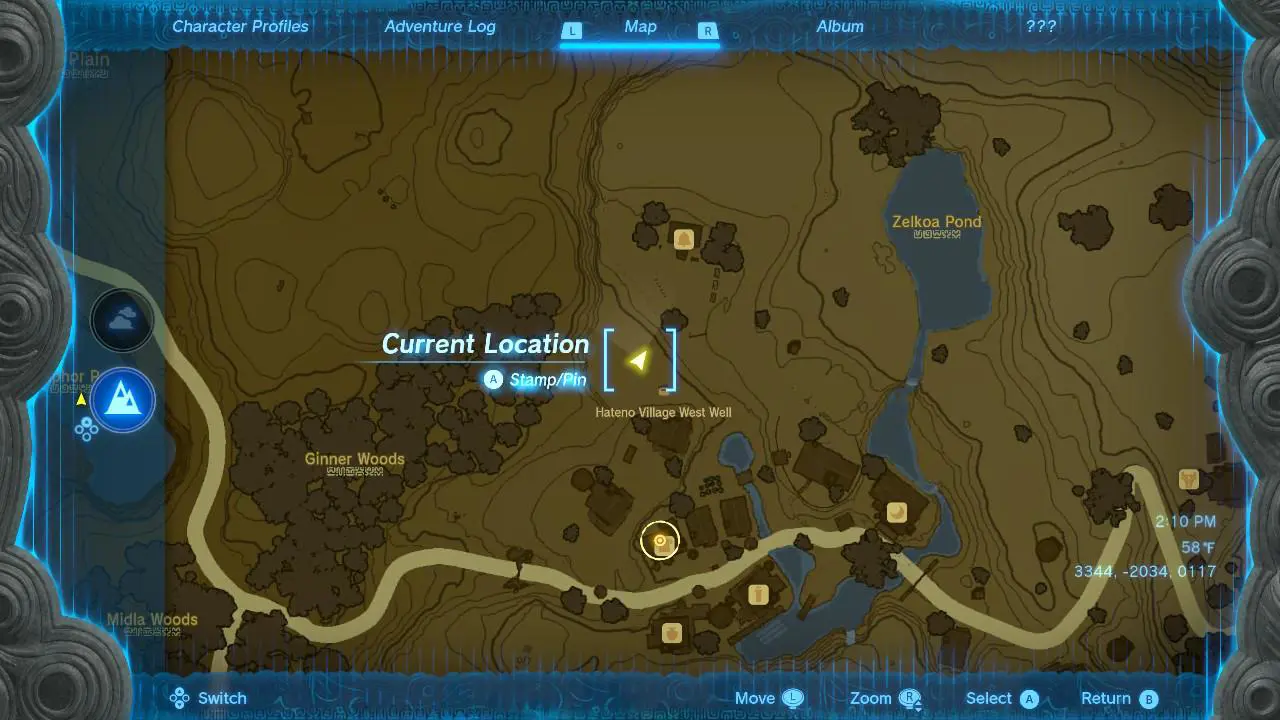Viewport: 1280px width, 720px height.
Task: Open the Adventure Log tab
Action: point(440,26)
